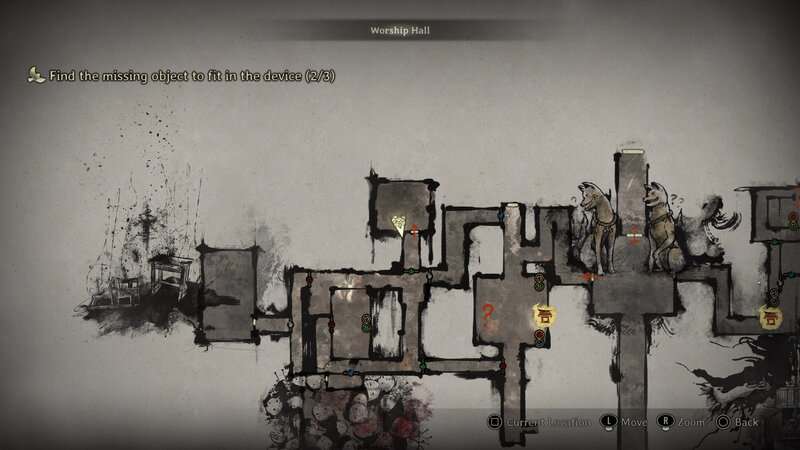The height and width of the screenshot is (450, 800).
Task: Click the player's current location arrow marker
Action: click(399, 224)
